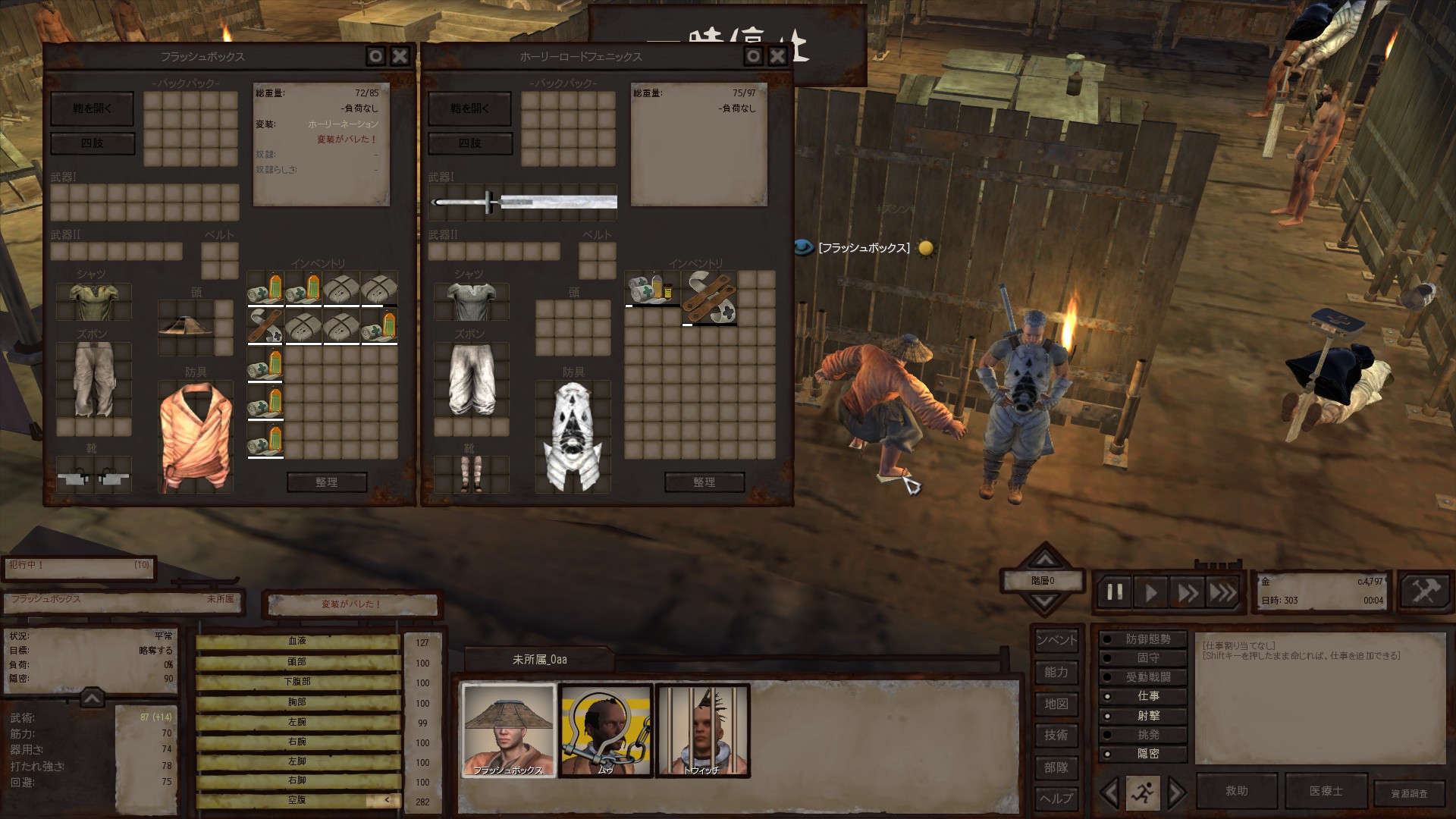Click 整理 in the ホーリーロードフェニックス inventory
This screenshot has width=1456, height=819.
704,482
